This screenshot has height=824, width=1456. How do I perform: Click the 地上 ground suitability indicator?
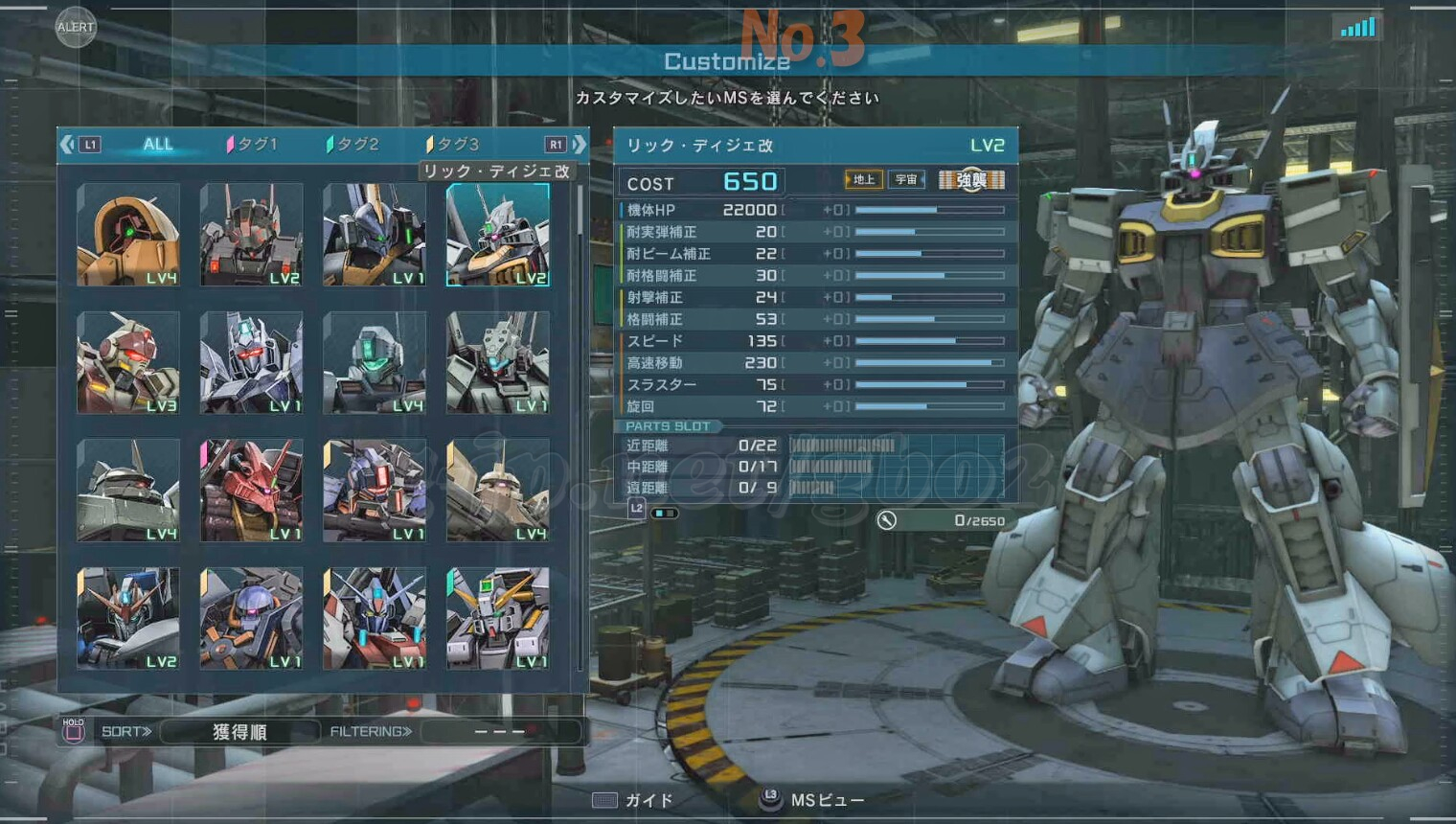pos(863,179)
